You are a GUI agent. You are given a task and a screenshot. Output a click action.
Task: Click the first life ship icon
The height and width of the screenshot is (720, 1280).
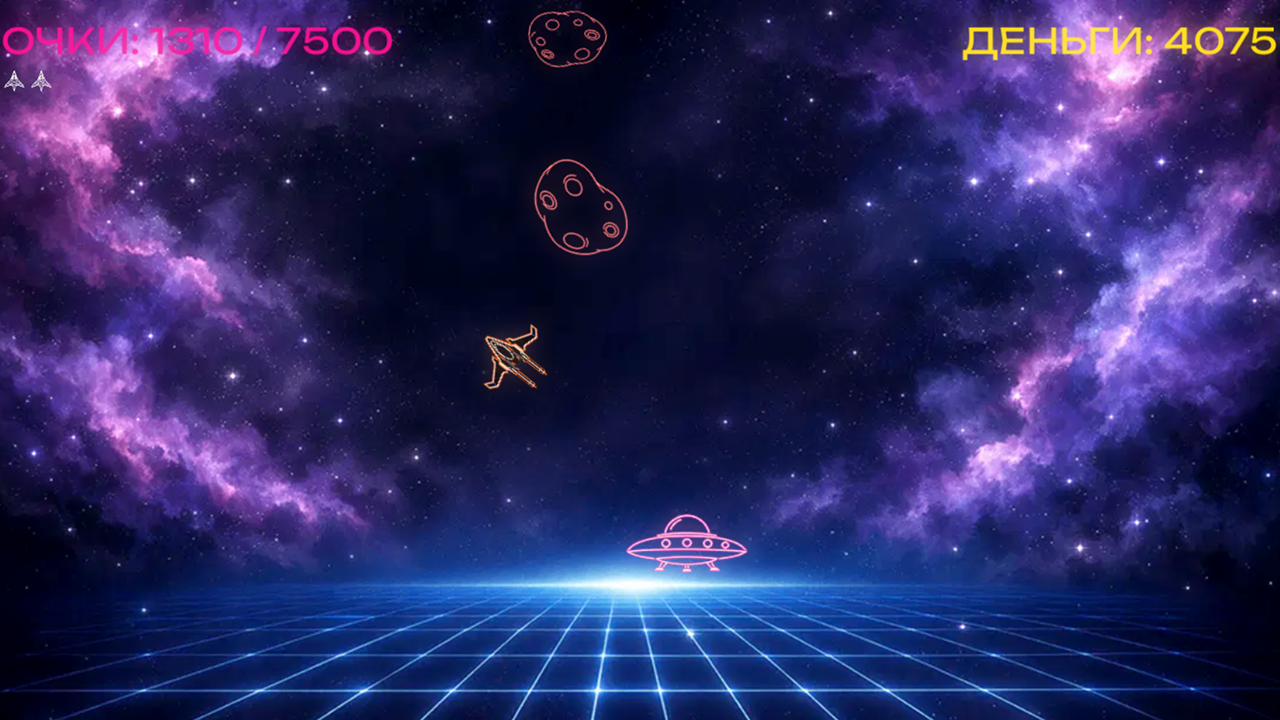tap(14, 80)
